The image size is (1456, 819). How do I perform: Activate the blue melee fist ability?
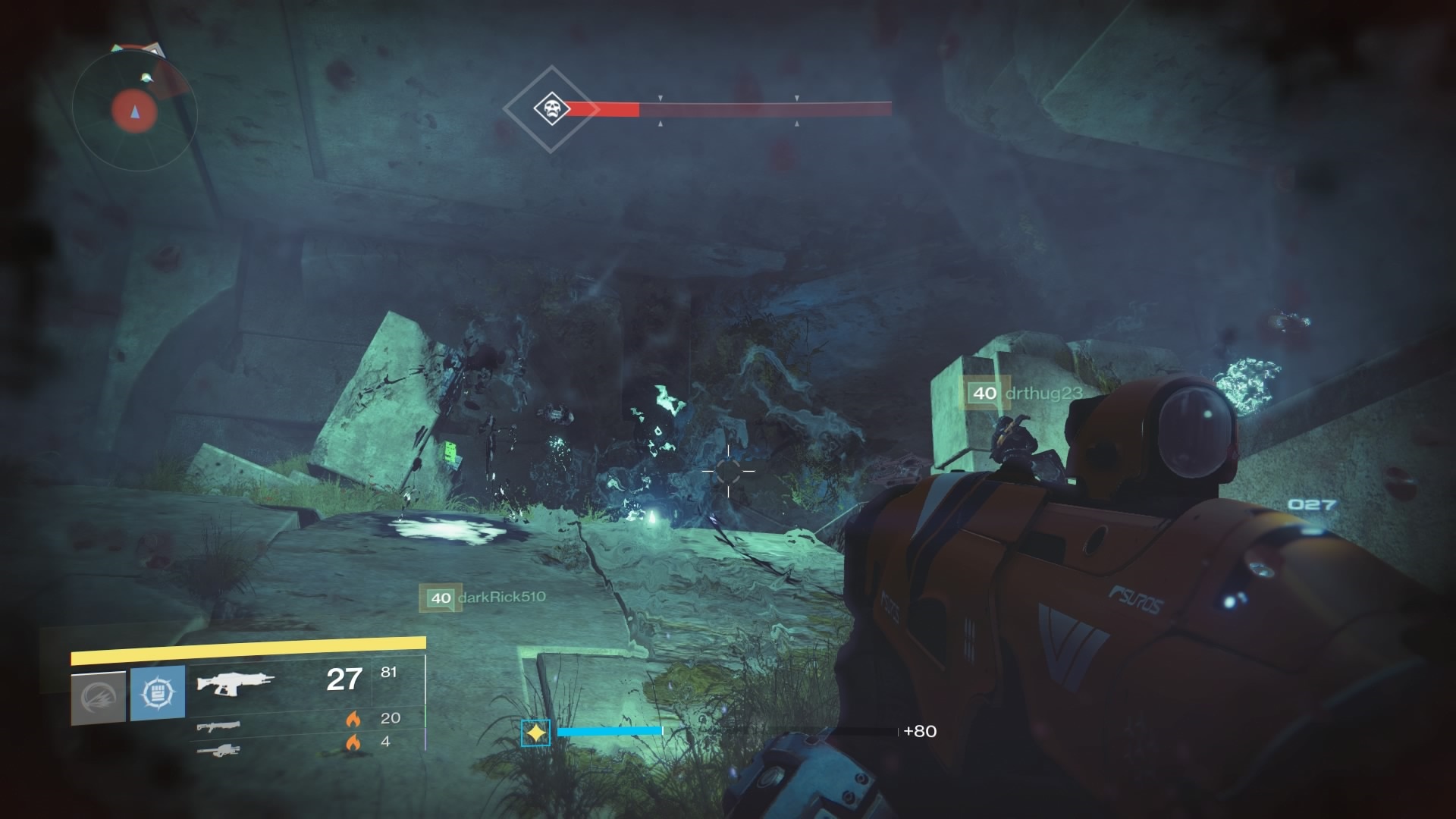tap(158, 693)
